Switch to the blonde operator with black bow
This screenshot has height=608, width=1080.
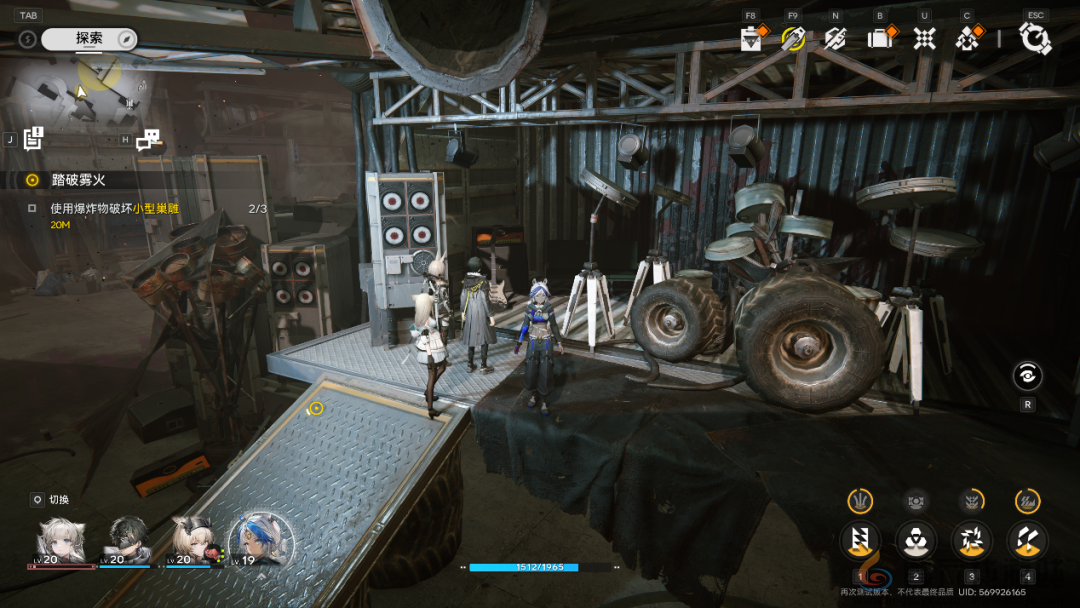[194, 541]
